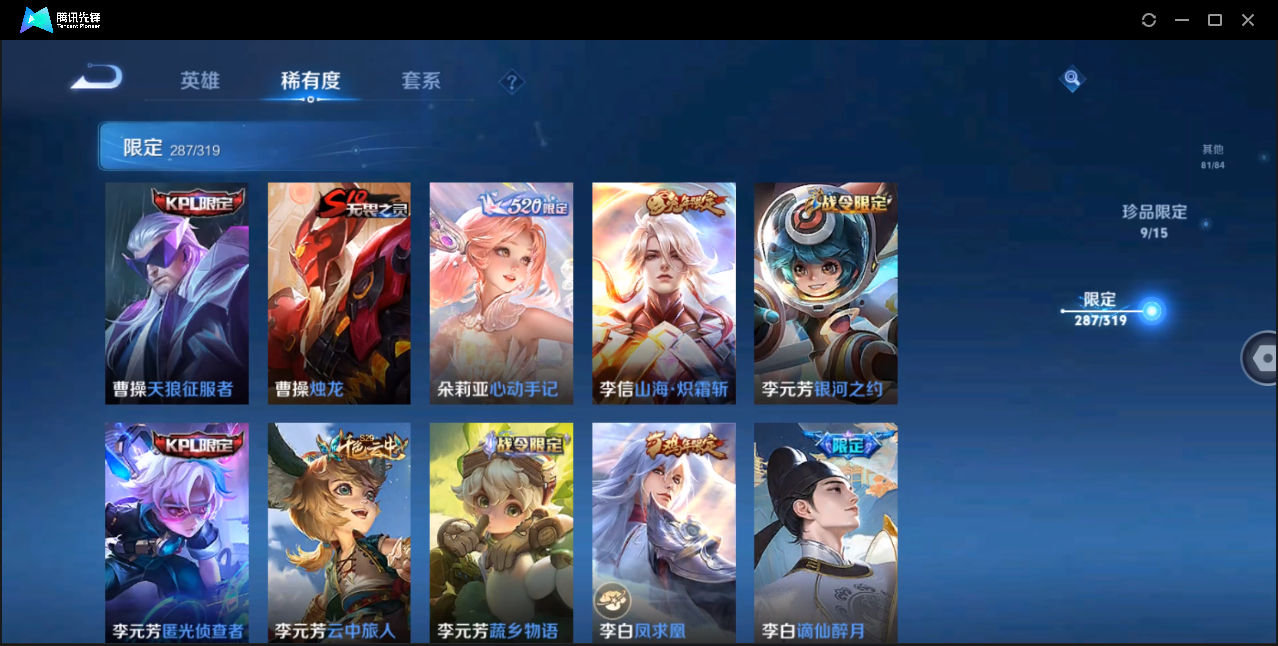Viewport: 1278px width, 646px height.
Task: Go back with the return arrow
Action: click(97, 77)
